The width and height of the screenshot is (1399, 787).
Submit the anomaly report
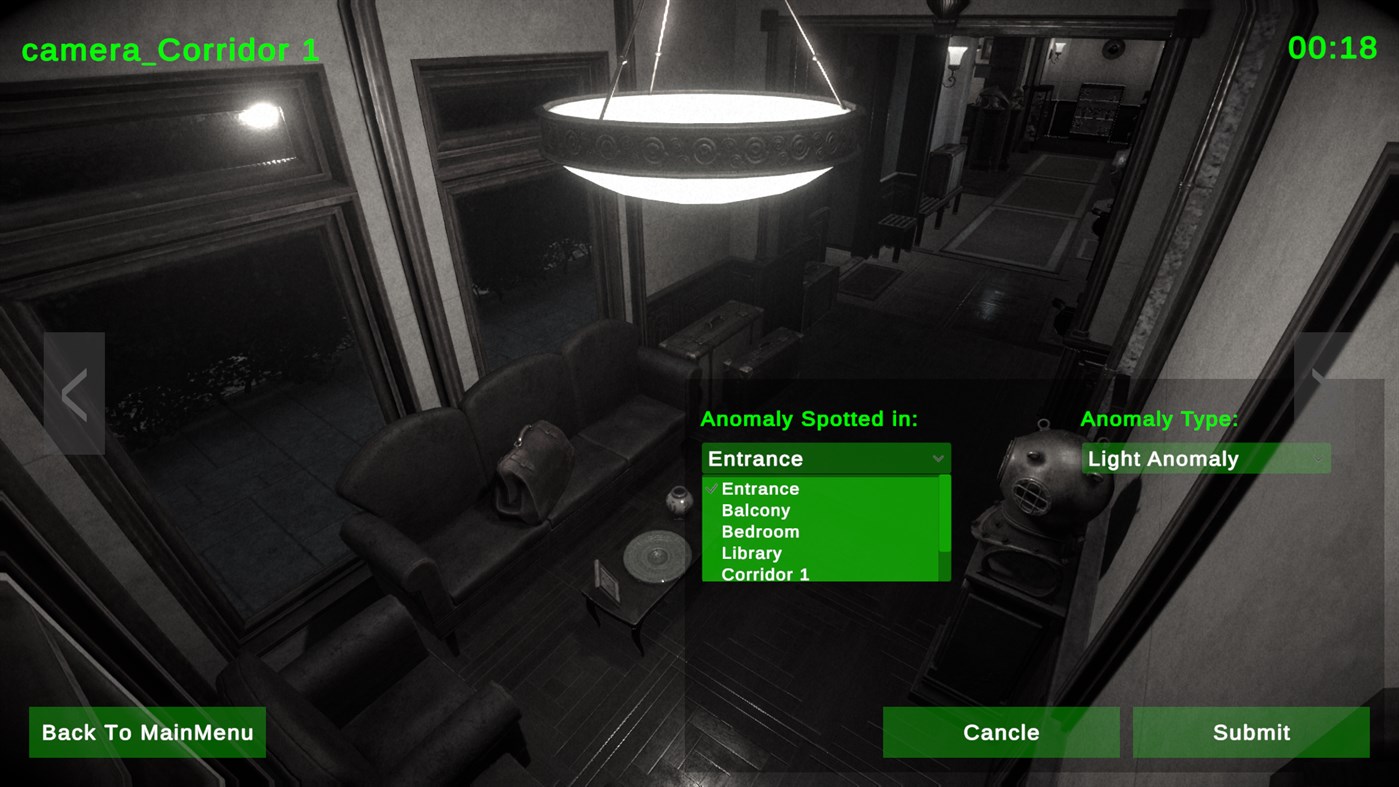(x=1251, y=731)
